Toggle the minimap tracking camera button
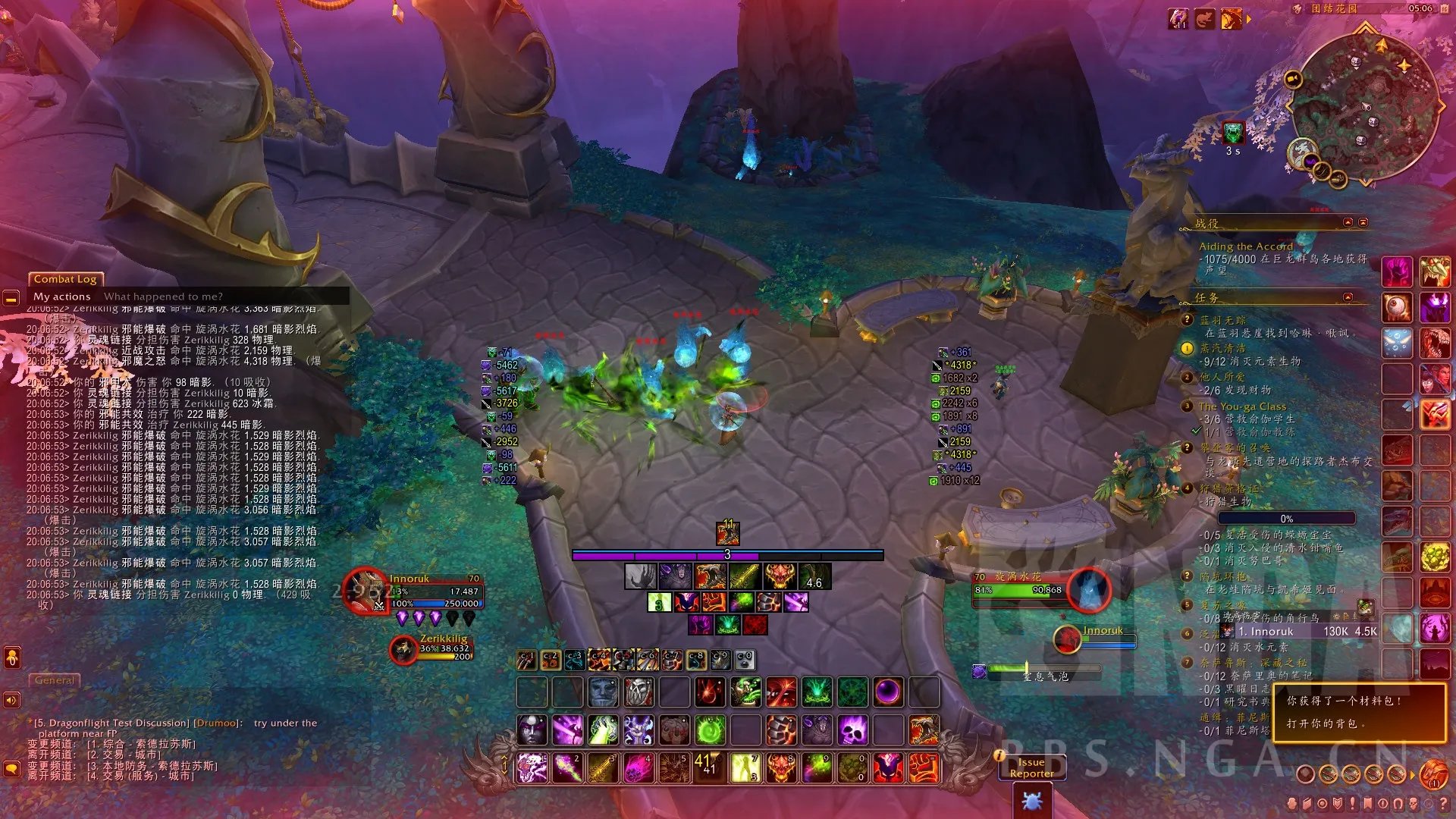This screenshot has width=1456, height=819. click(1294, 79)
